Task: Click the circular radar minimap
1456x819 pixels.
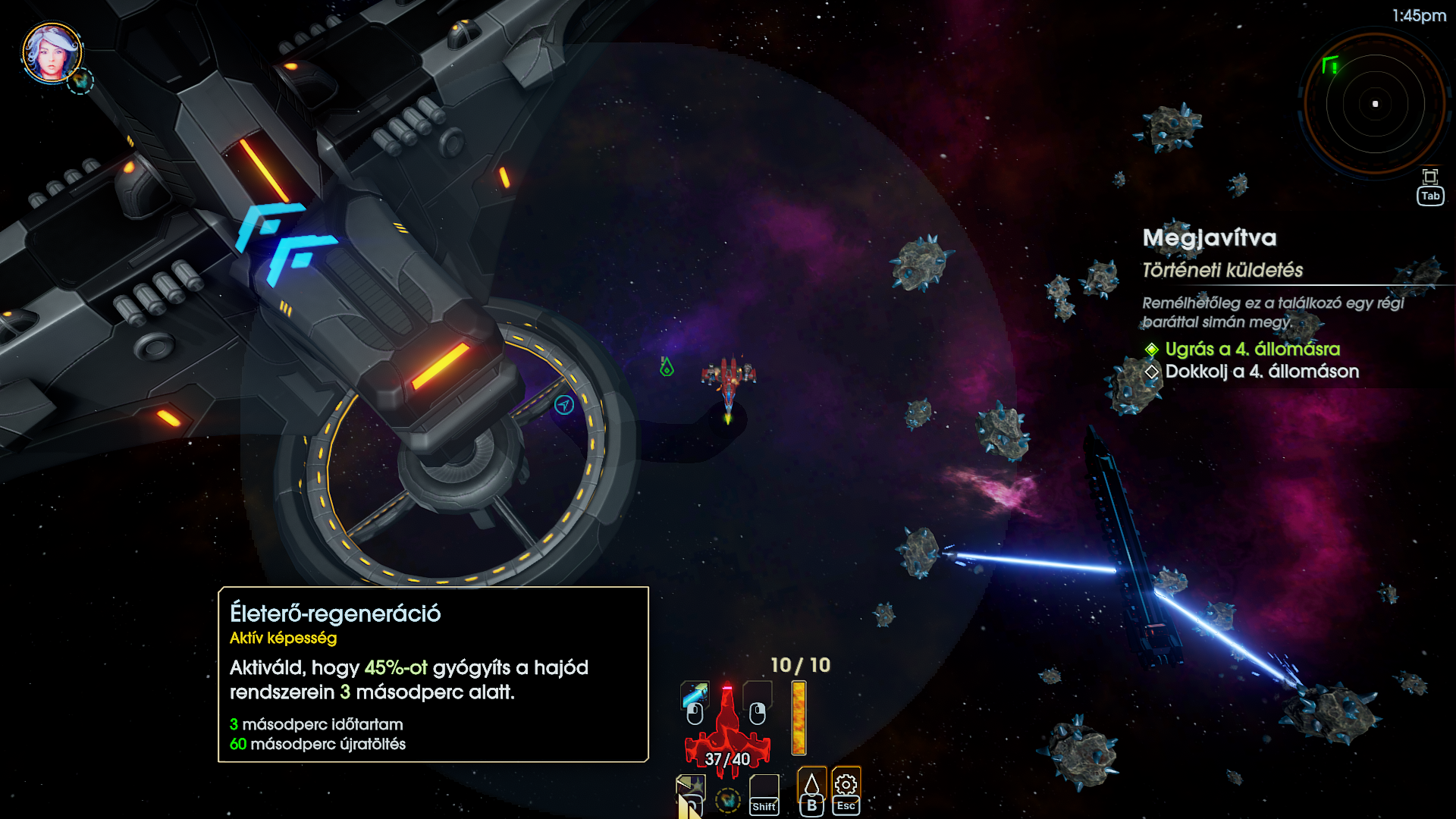Action: (1374, 104)
